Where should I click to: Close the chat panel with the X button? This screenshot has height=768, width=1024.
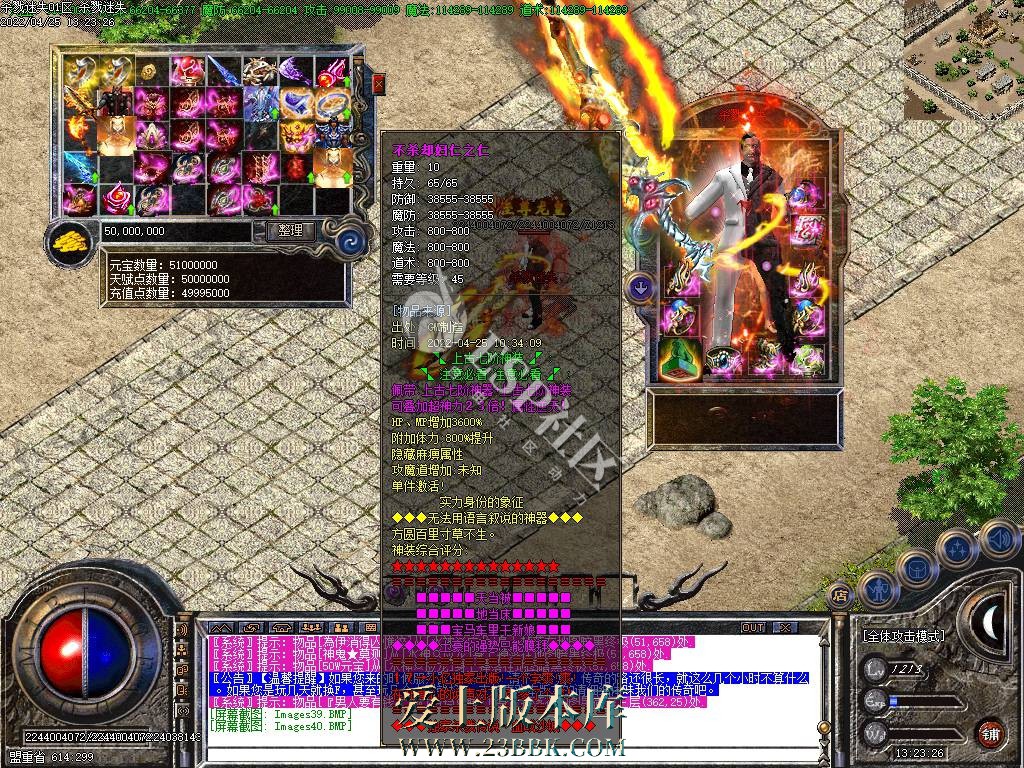tap(784, 627)
